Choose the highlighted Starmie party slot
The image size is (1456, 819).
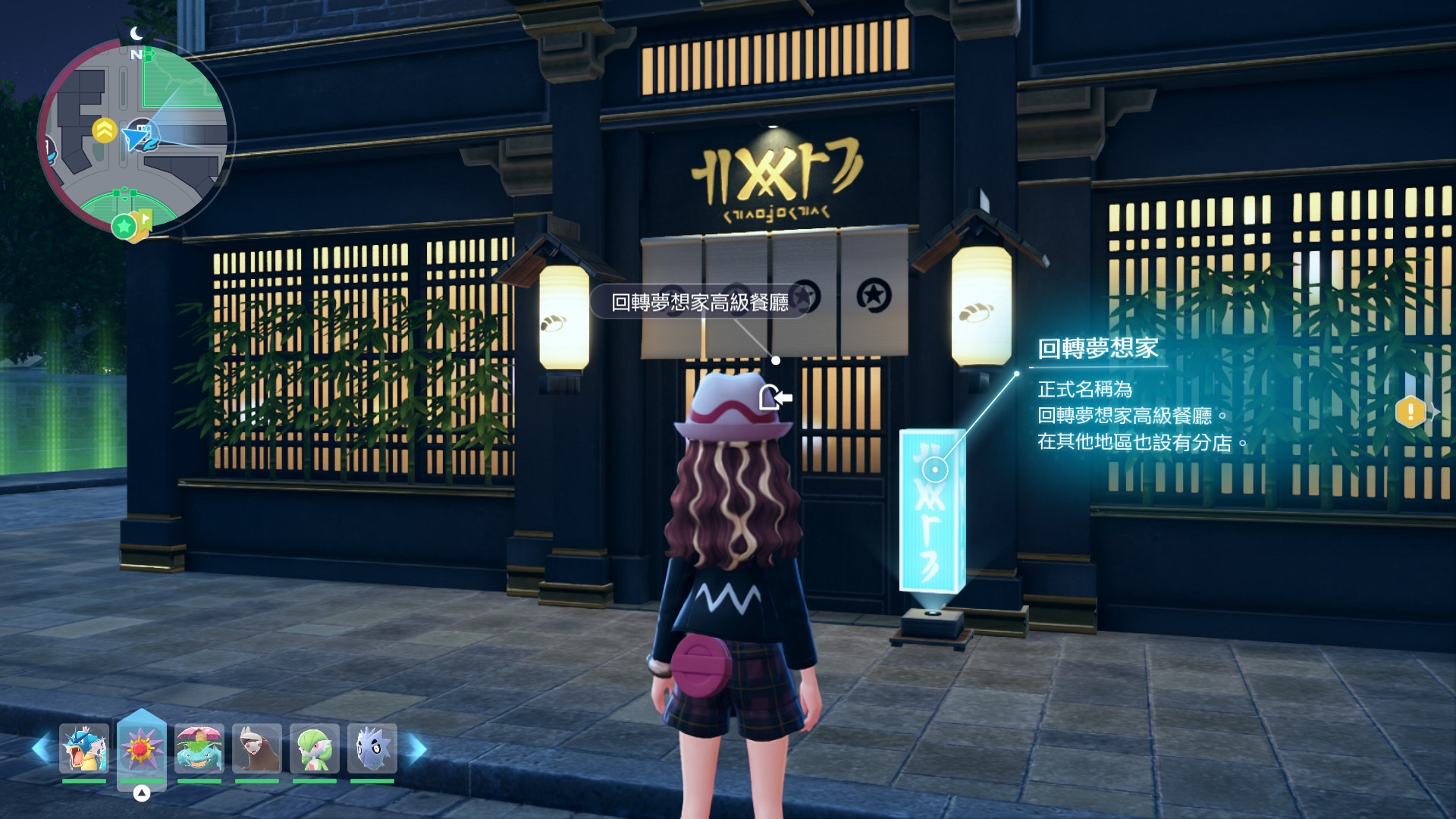coord(142,748)
